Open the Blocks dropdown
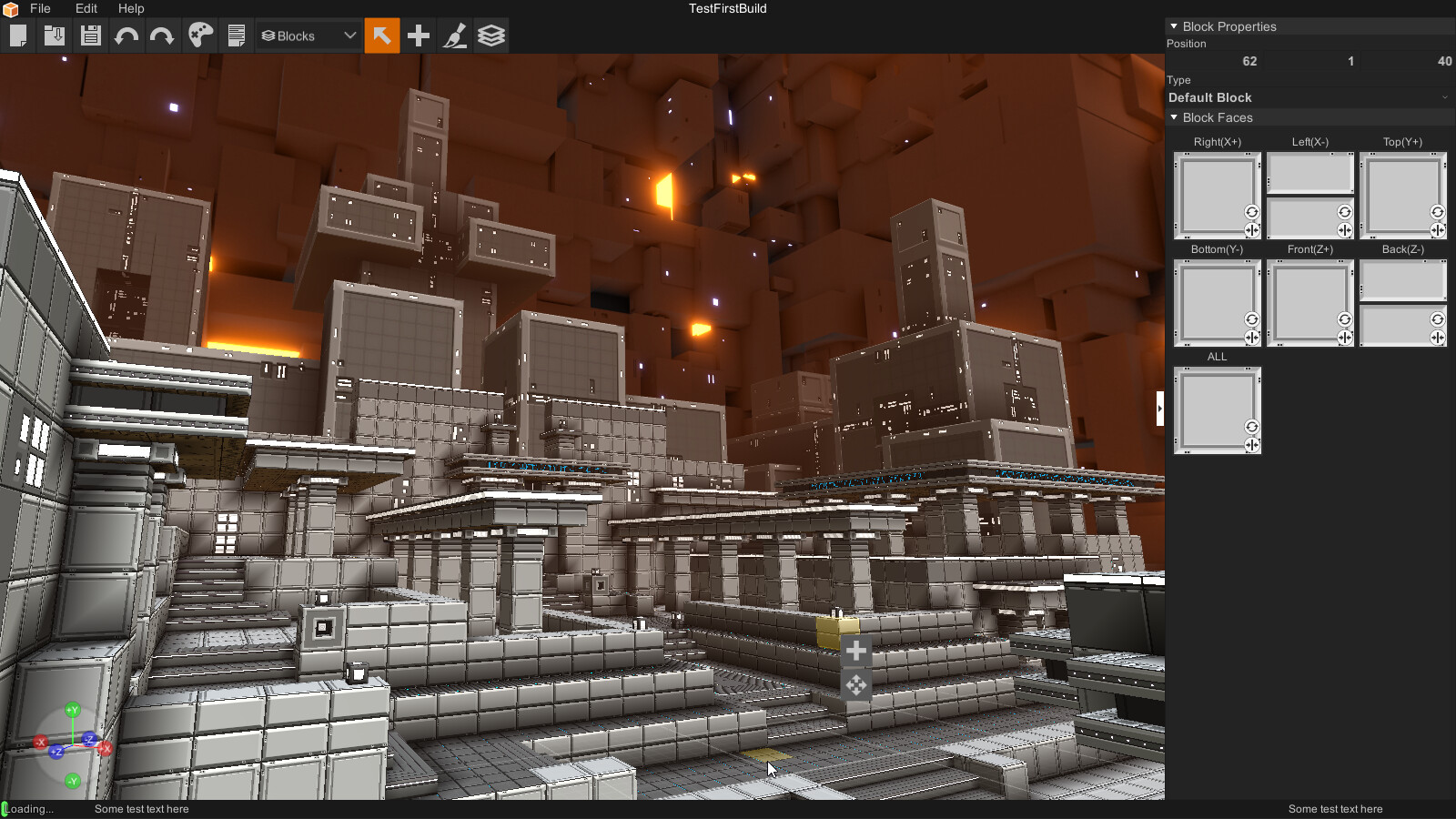Image resolution: width=1456 pixels, height=819 pixels. [x=308, y=36]
